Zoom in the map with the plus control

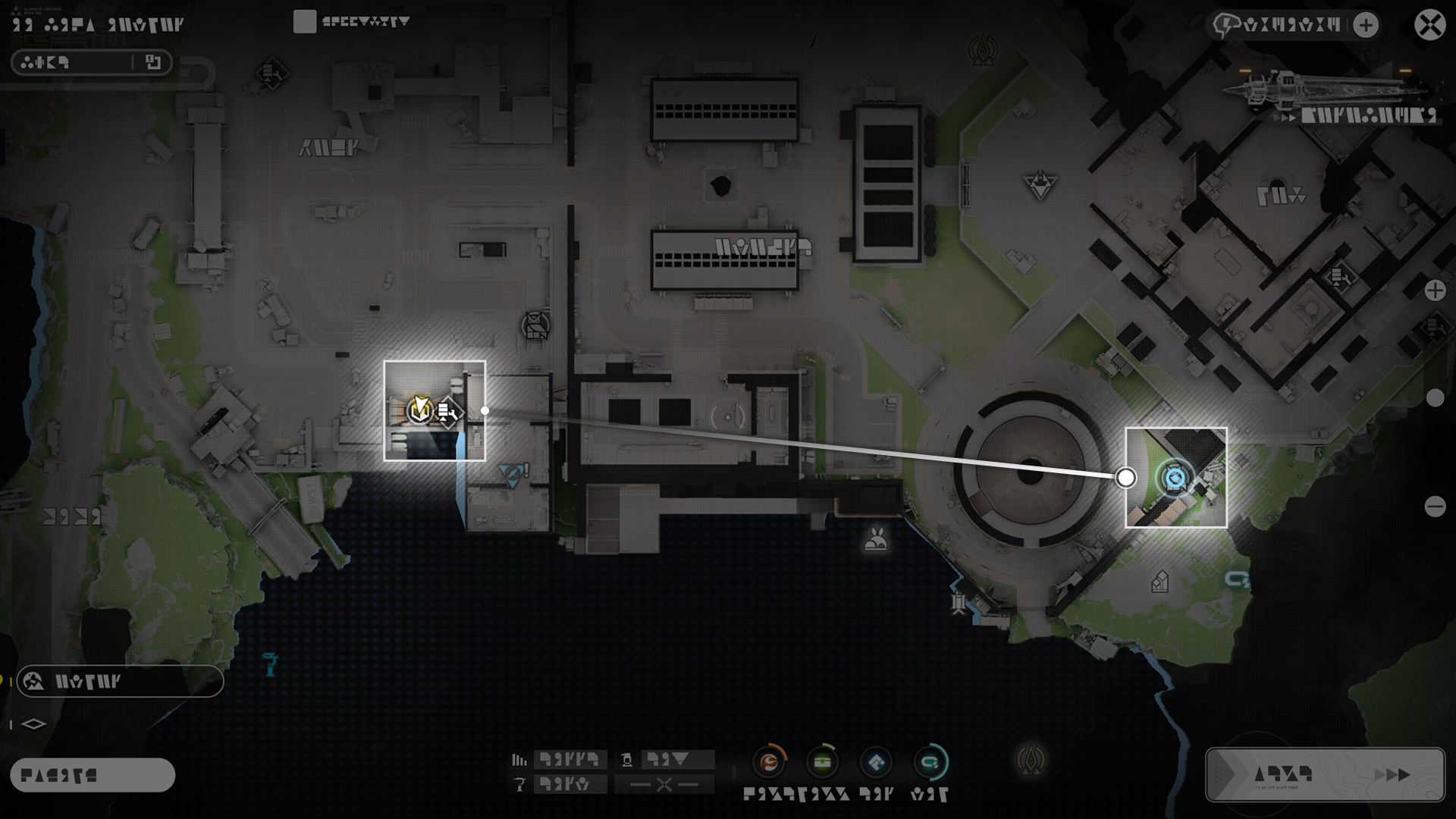(x=1435, y=290)
